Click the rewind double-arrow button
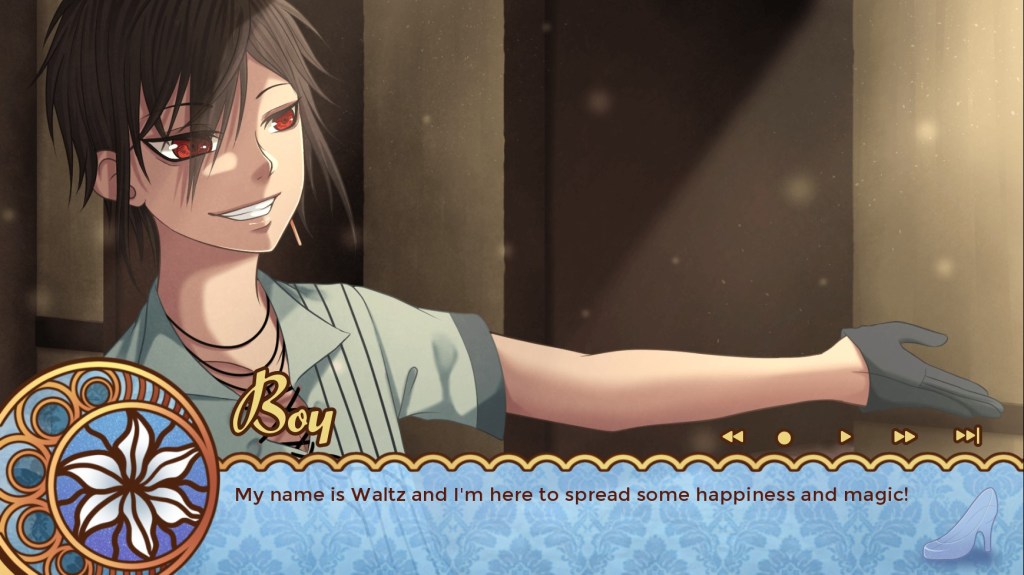Image resolution: width=1024 pixels, height=575 pixels. [x=733, y=436]
